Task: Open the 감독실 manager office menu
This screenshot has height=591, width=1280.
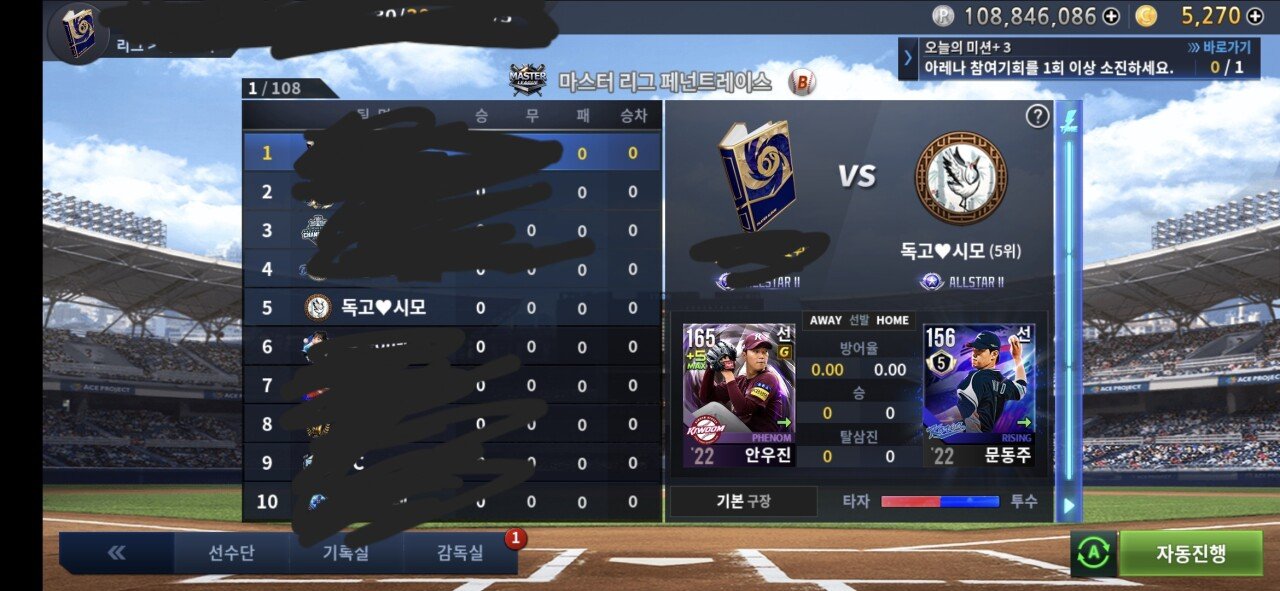Action: 459,553
